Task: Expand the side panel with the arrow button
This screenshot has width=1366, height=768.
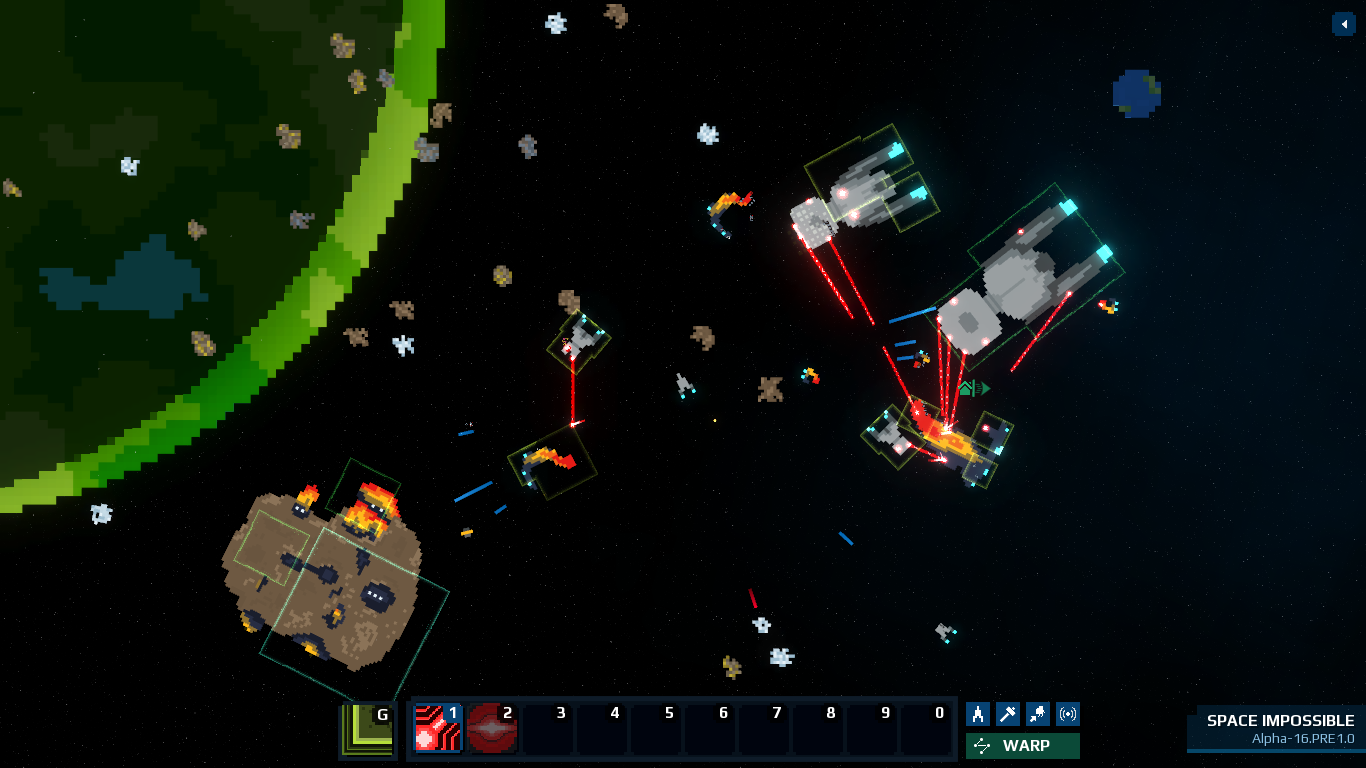Action: coord(1343,24)
